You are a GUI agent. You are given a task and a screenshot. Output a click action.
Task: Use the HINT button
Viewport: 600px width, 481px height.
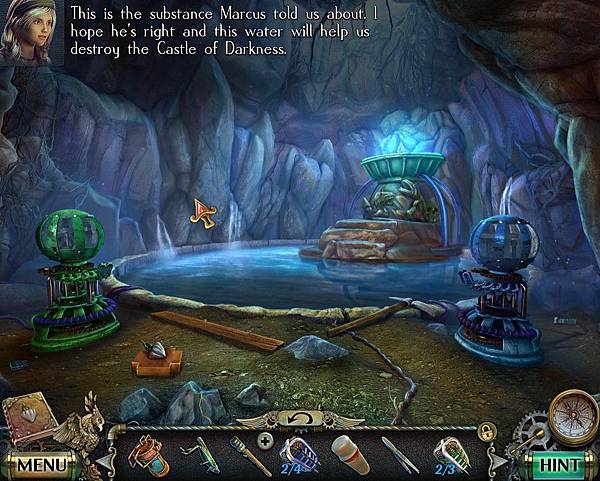(559, 465)
